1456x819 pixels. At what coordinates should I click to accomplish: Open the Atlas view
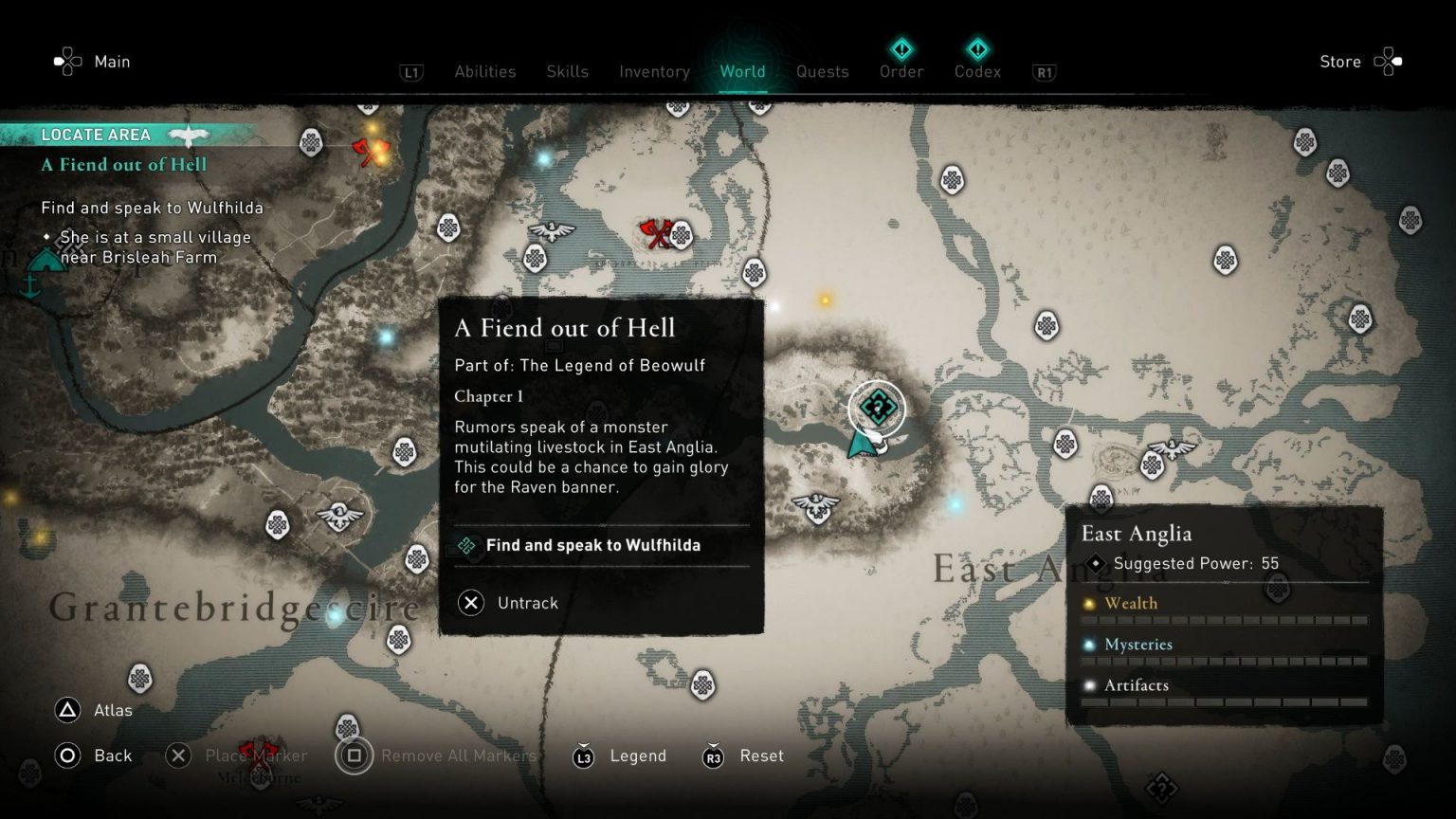tap(95, 710)
